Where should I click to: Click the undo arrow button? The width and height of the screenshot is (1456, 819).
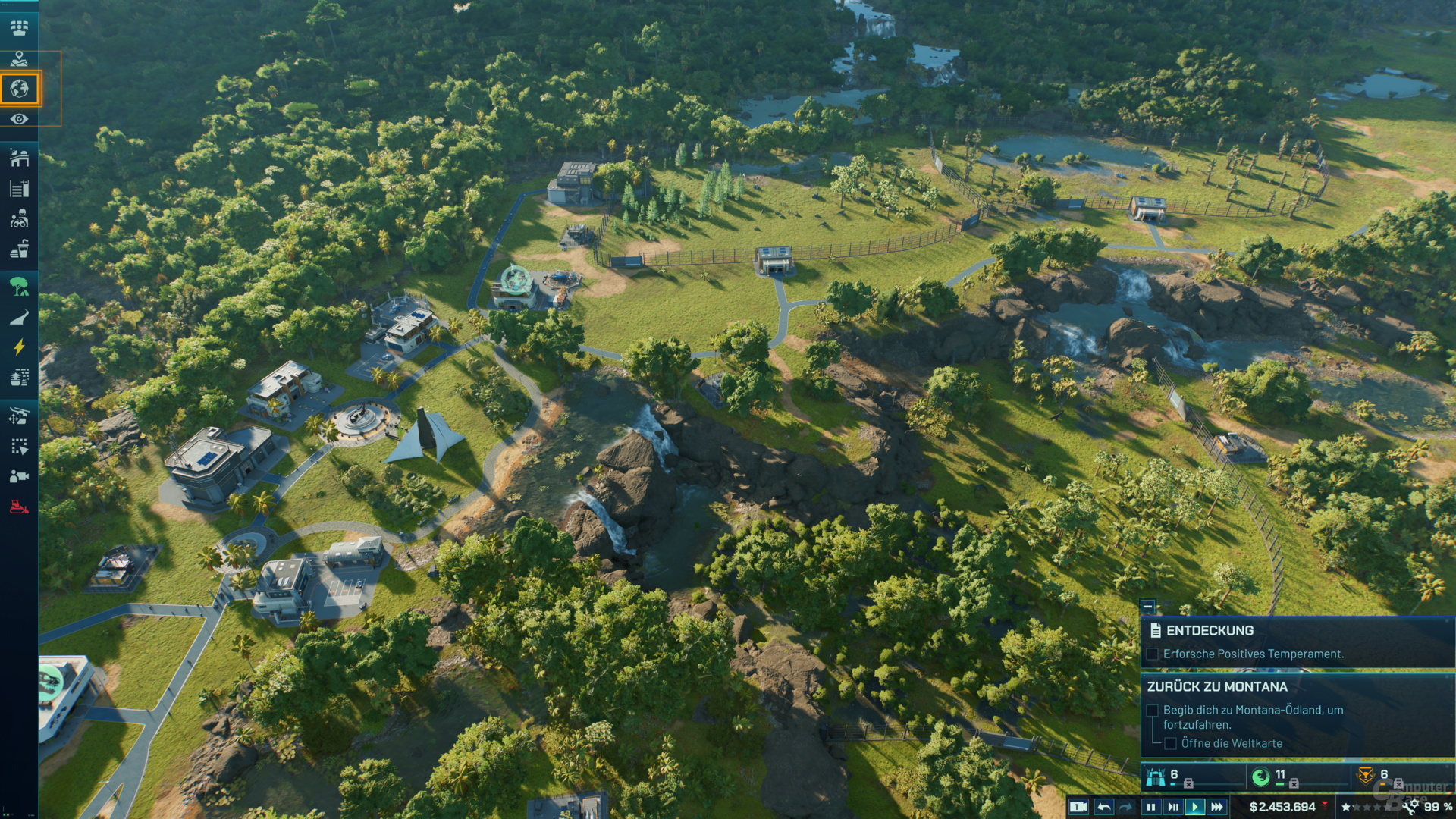click(1104, 807)
